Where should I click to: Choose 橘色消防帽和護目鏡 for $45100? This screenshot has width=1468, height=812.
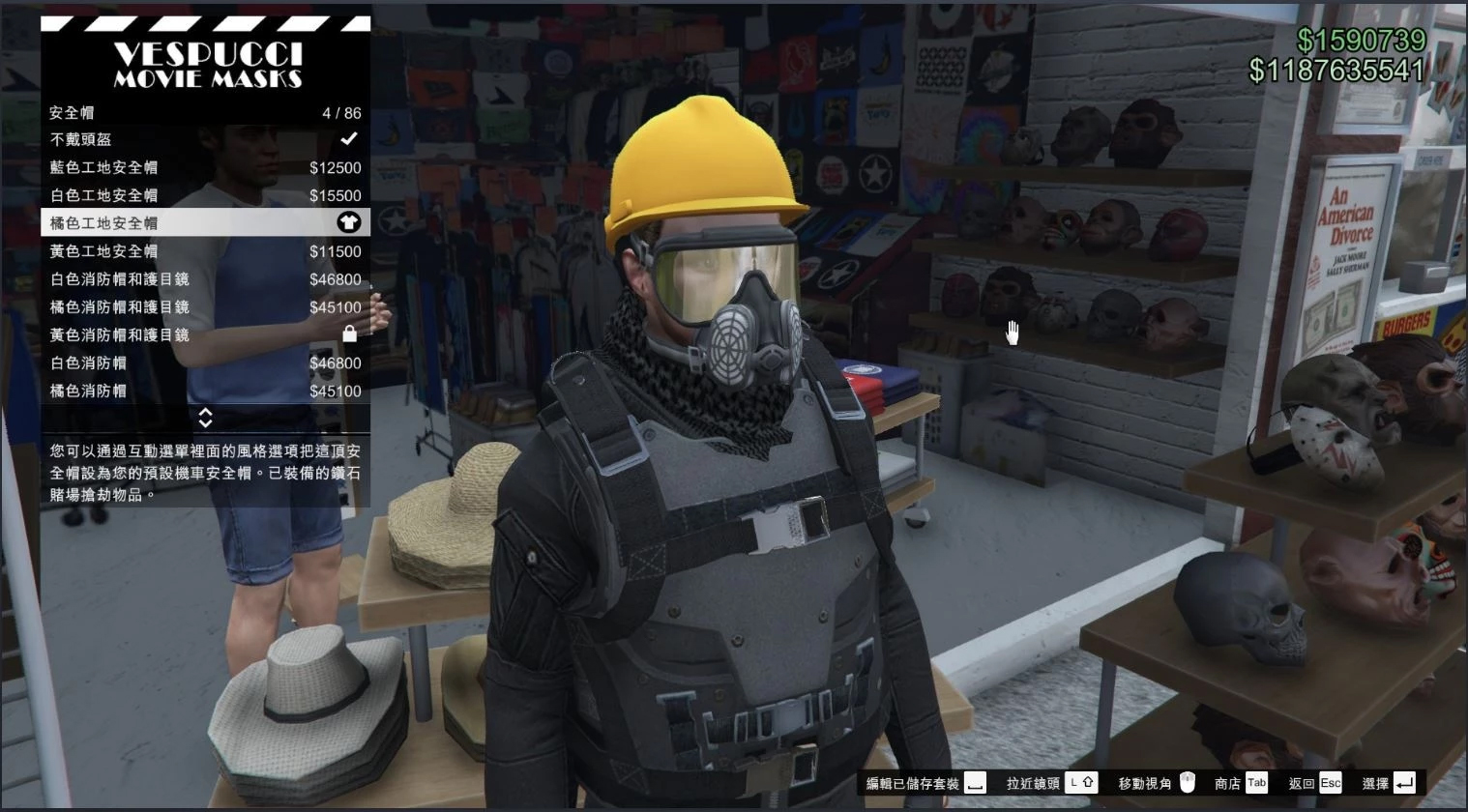(x=205, y=307)
